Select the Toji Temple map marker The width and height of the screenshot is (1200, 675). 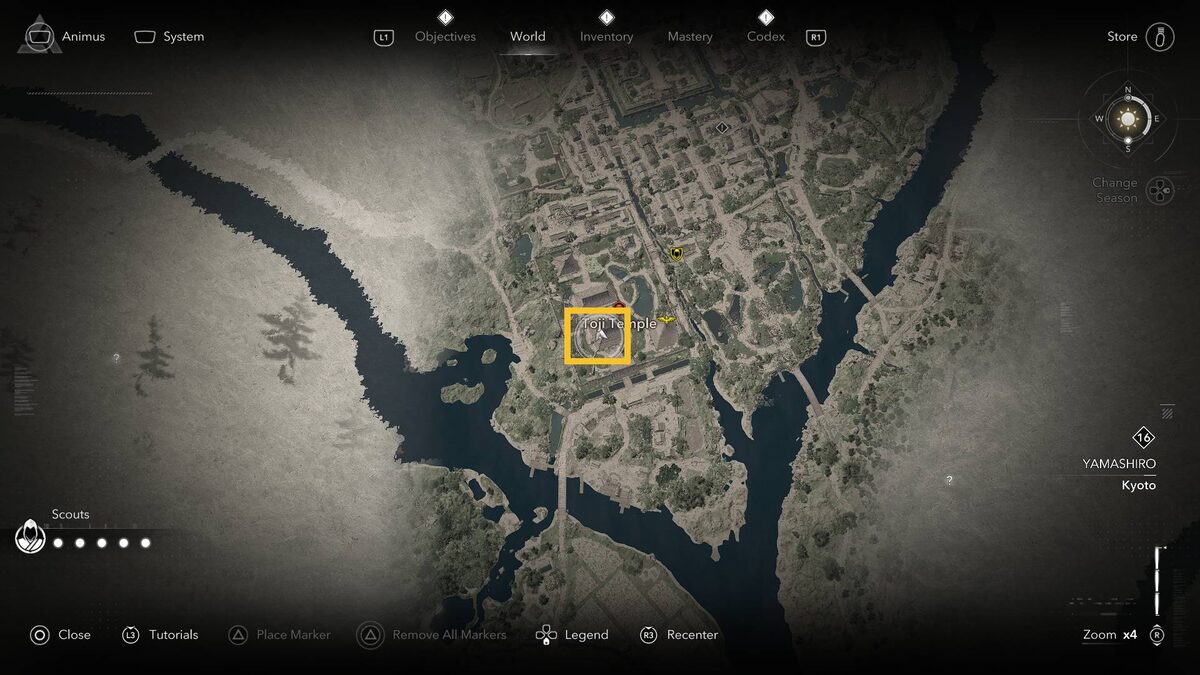pyautogui.click(x=598, y=336)
